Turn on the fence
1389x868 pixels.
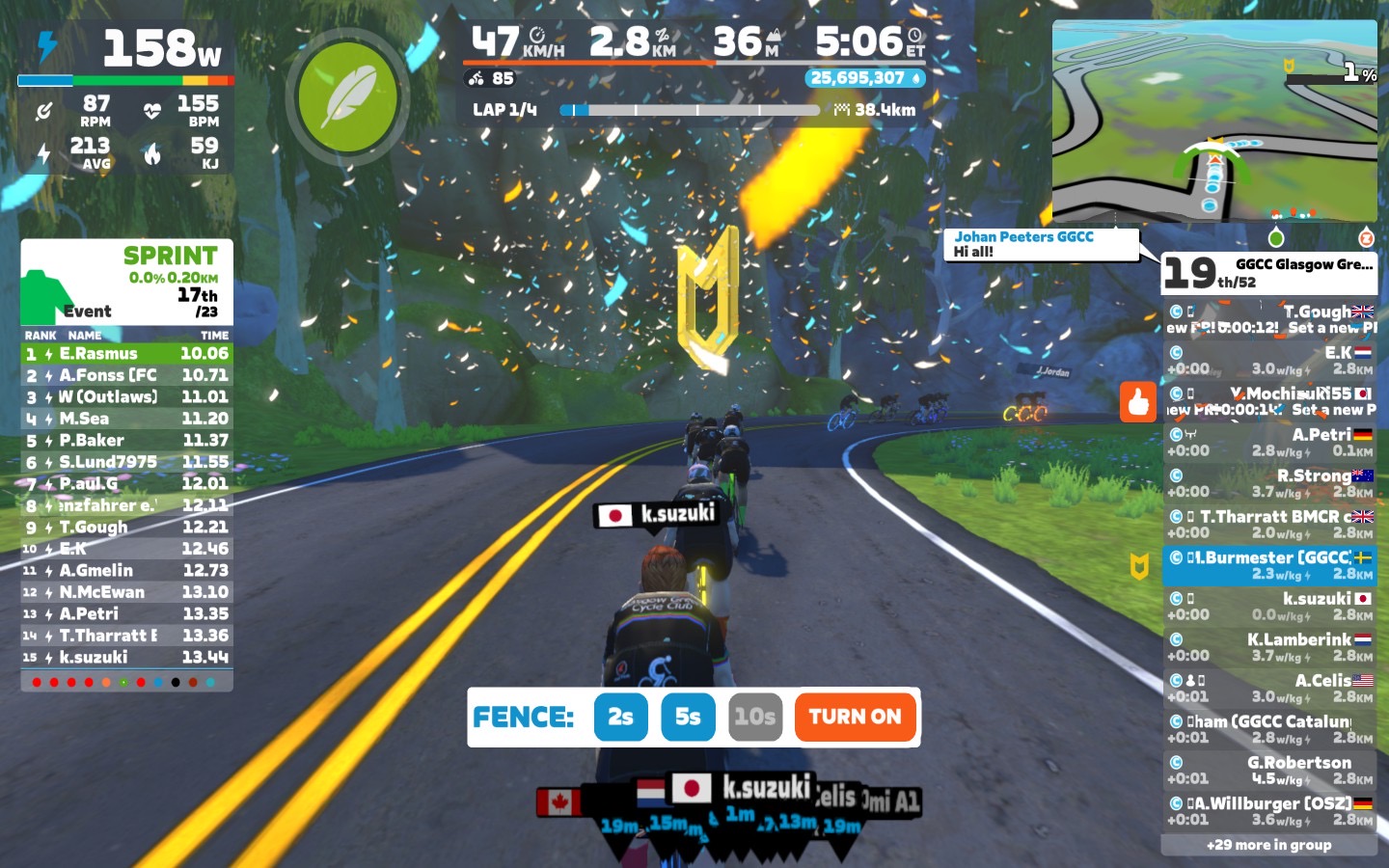coord(855,717)
